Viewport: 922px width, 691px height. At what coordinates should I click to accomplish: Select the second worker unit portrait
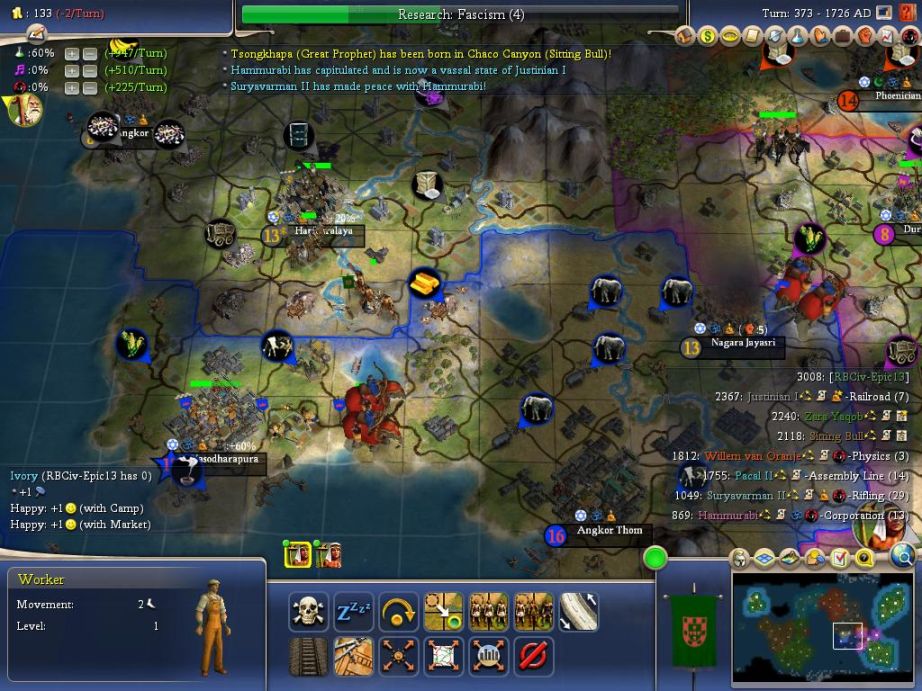tap(328, 553)
